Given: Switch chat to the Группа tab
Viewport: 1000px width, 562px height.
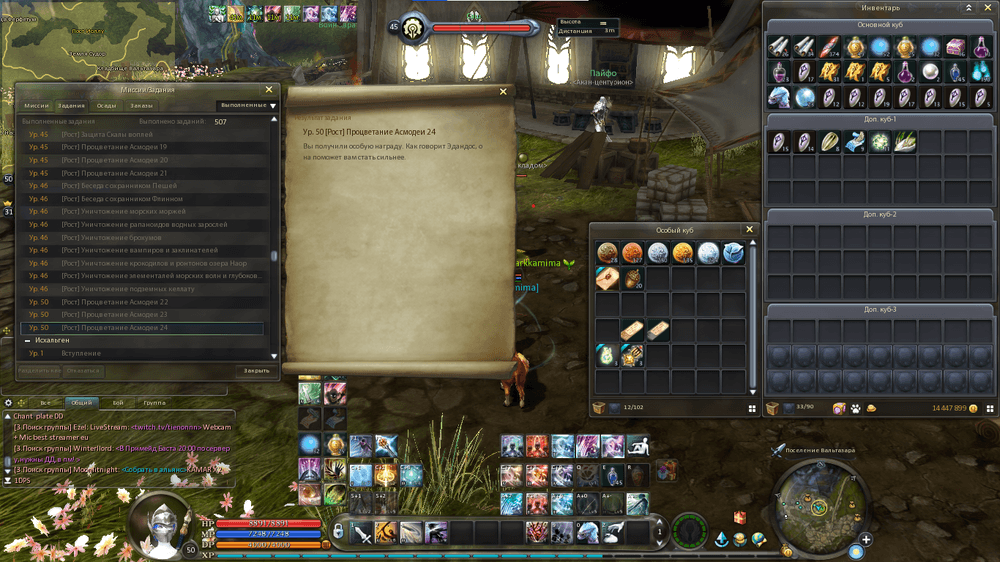Looking at the screenshot, I should click(154, 402).
